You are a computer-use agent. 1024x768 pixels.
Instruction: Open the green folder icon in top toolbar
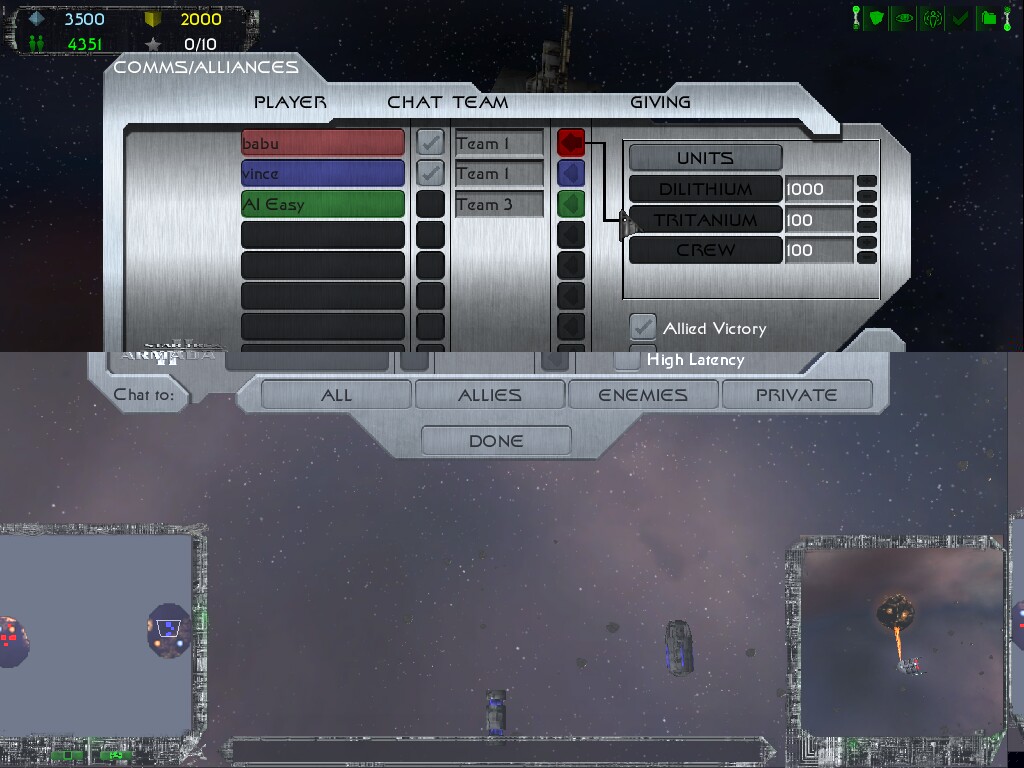[x=987, y=17]
